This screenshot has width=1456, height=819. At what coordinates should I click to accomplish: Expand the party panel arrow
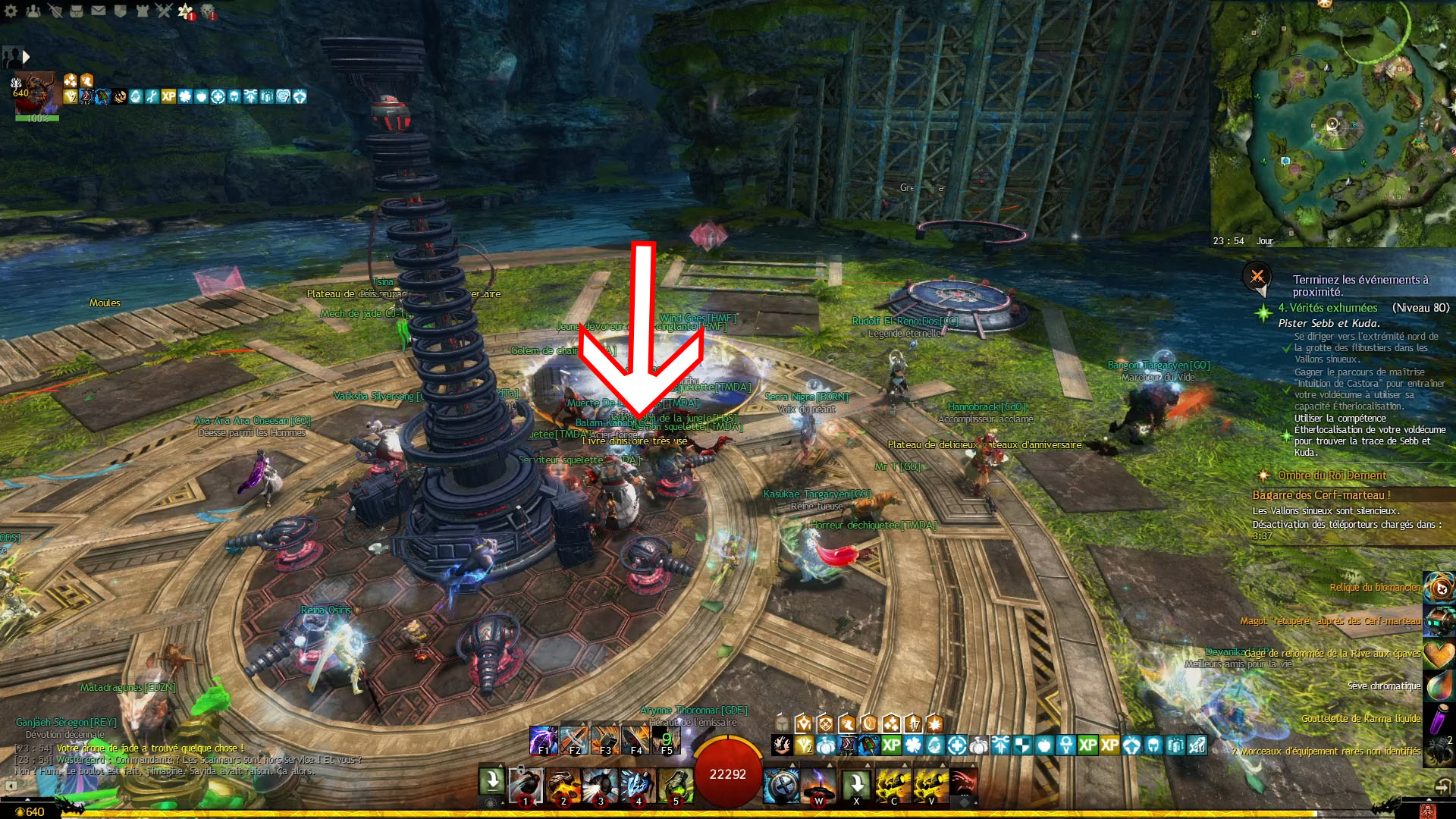click(27, 57)
